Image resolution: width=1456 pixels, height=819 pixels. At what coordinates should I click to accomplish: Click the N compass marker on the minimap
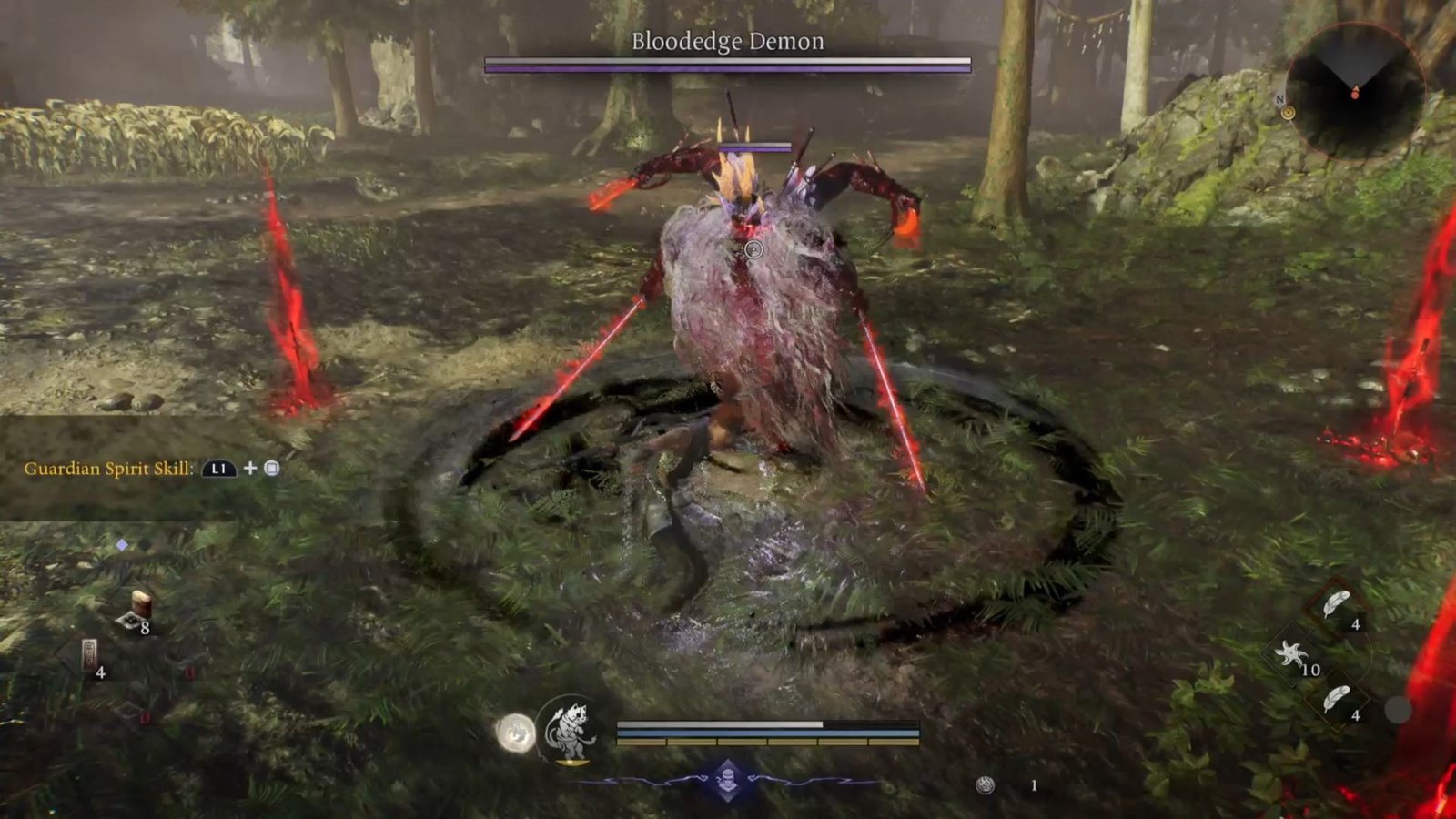(x=1285, y=104)
